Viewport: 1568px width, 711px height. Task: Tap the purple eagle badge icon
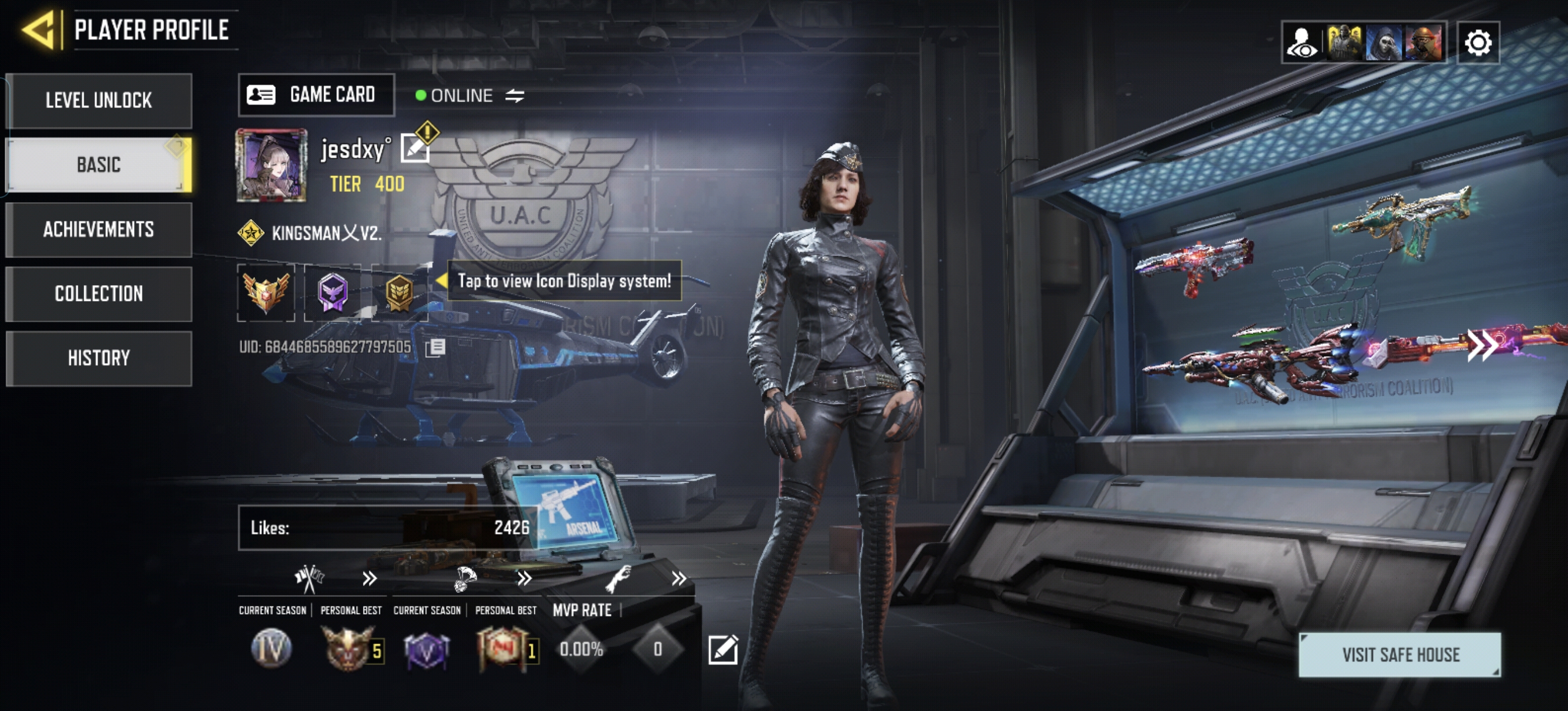pos(333,292)
